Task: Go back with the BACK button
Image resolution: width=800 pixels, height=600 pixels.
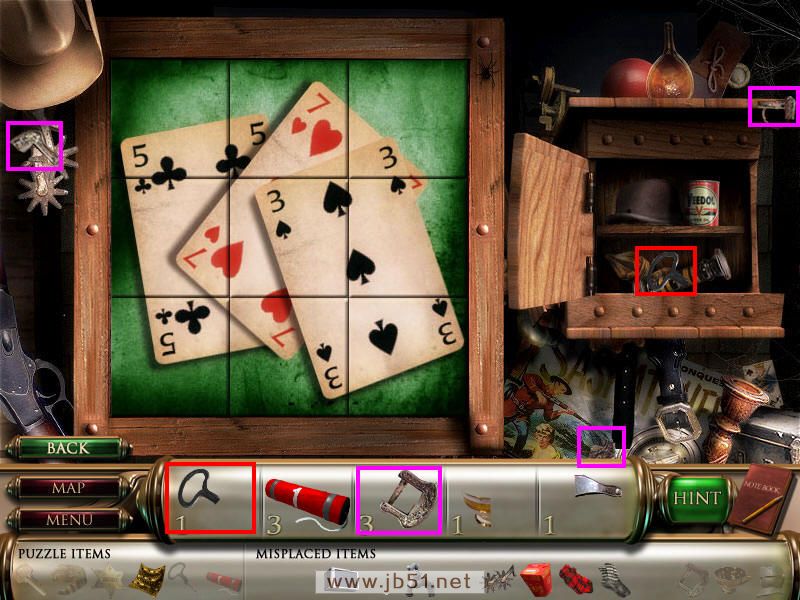Action: (x=67, y=448)
